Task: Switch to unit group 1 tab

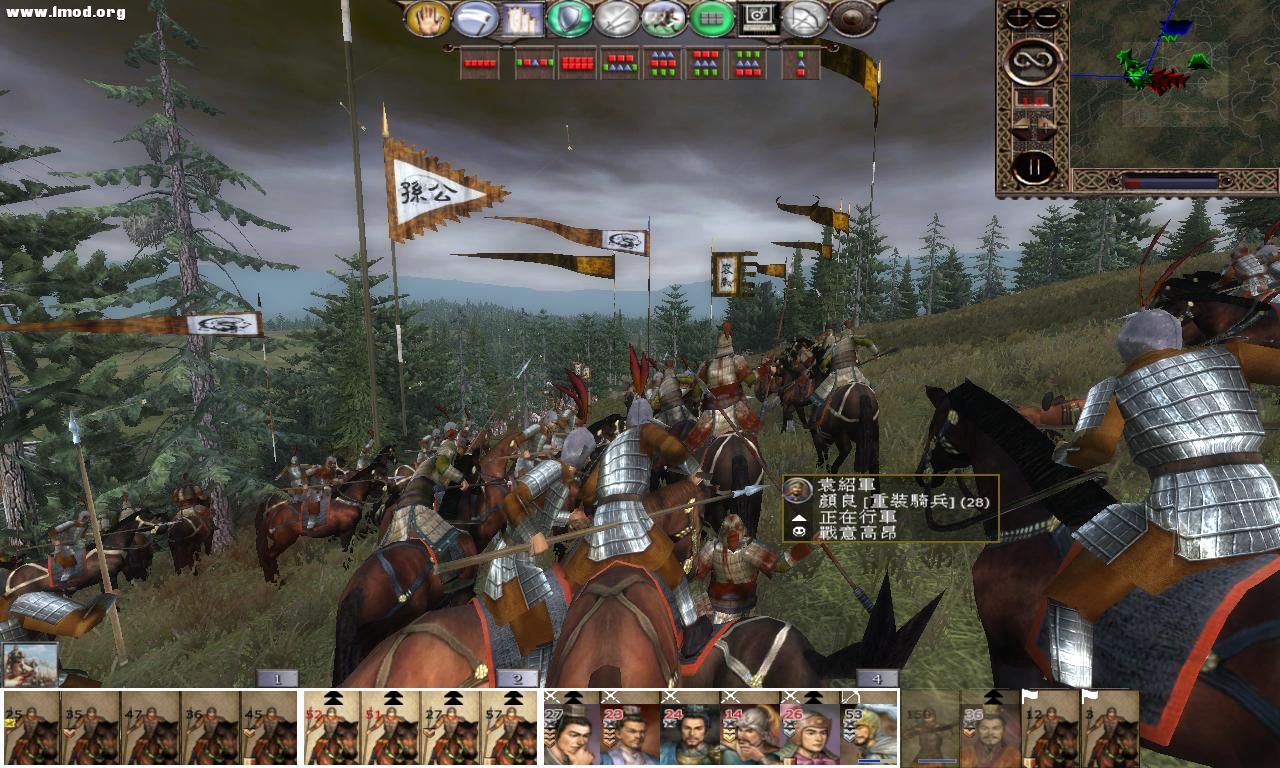Action: click(277, 679)
